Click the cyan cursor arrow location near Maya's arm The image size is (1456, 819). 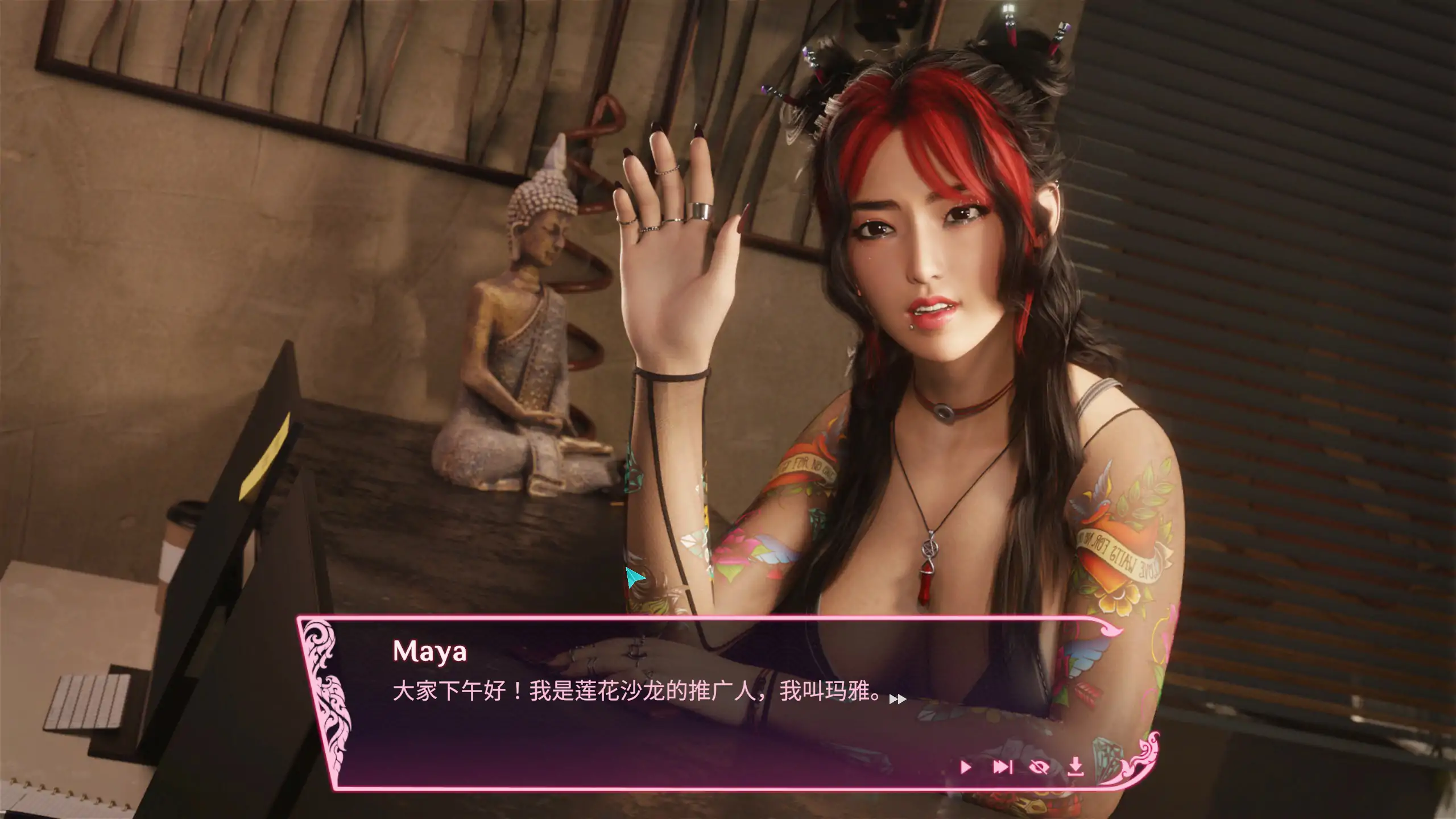point(636,577)
